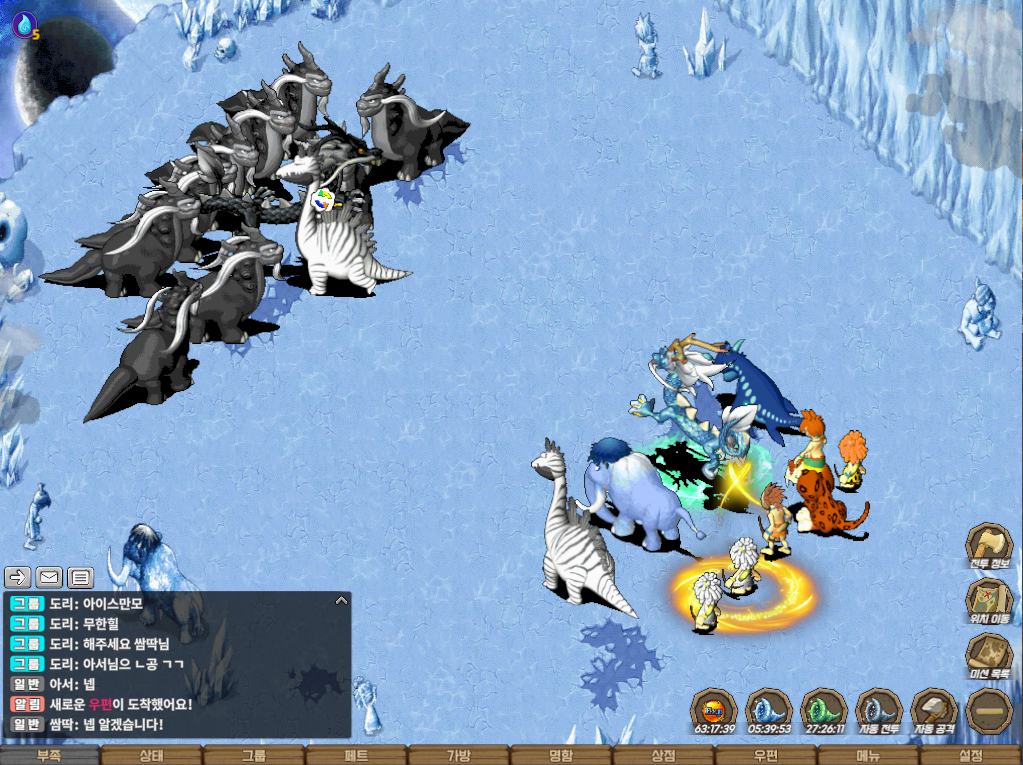Open the 명함 (name card) menu

click(561, 755)
